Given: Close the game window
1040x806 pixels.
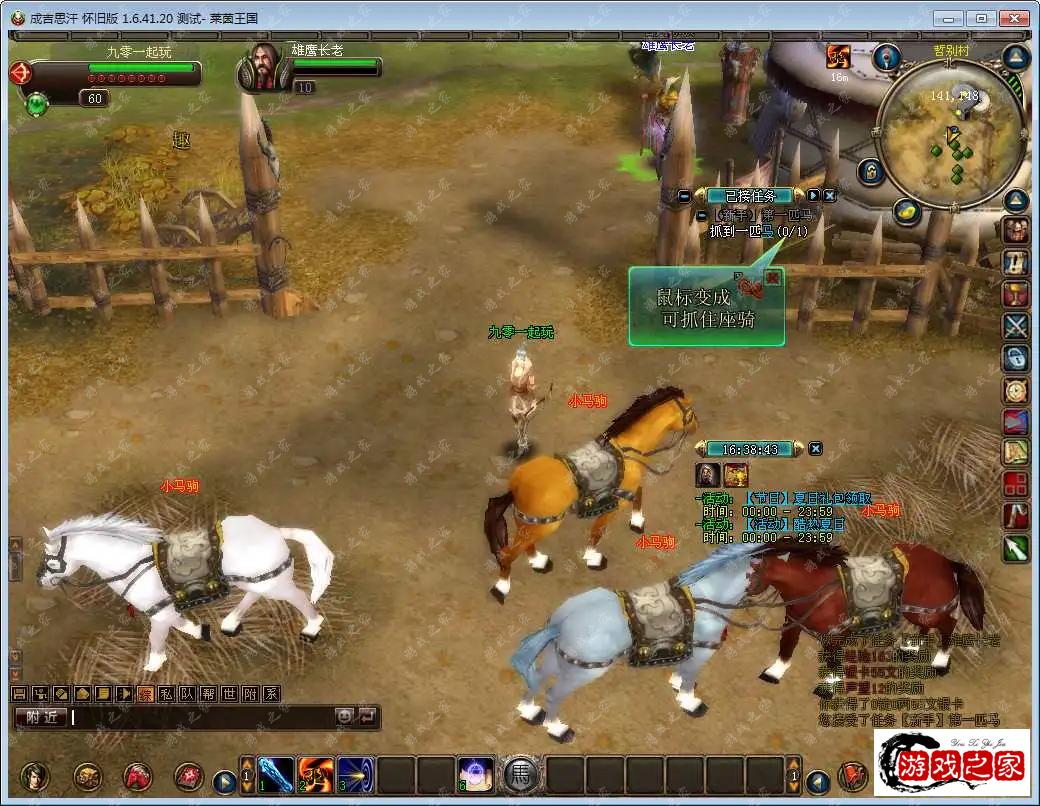Looking at the screenshot, I should [1015, 18].
